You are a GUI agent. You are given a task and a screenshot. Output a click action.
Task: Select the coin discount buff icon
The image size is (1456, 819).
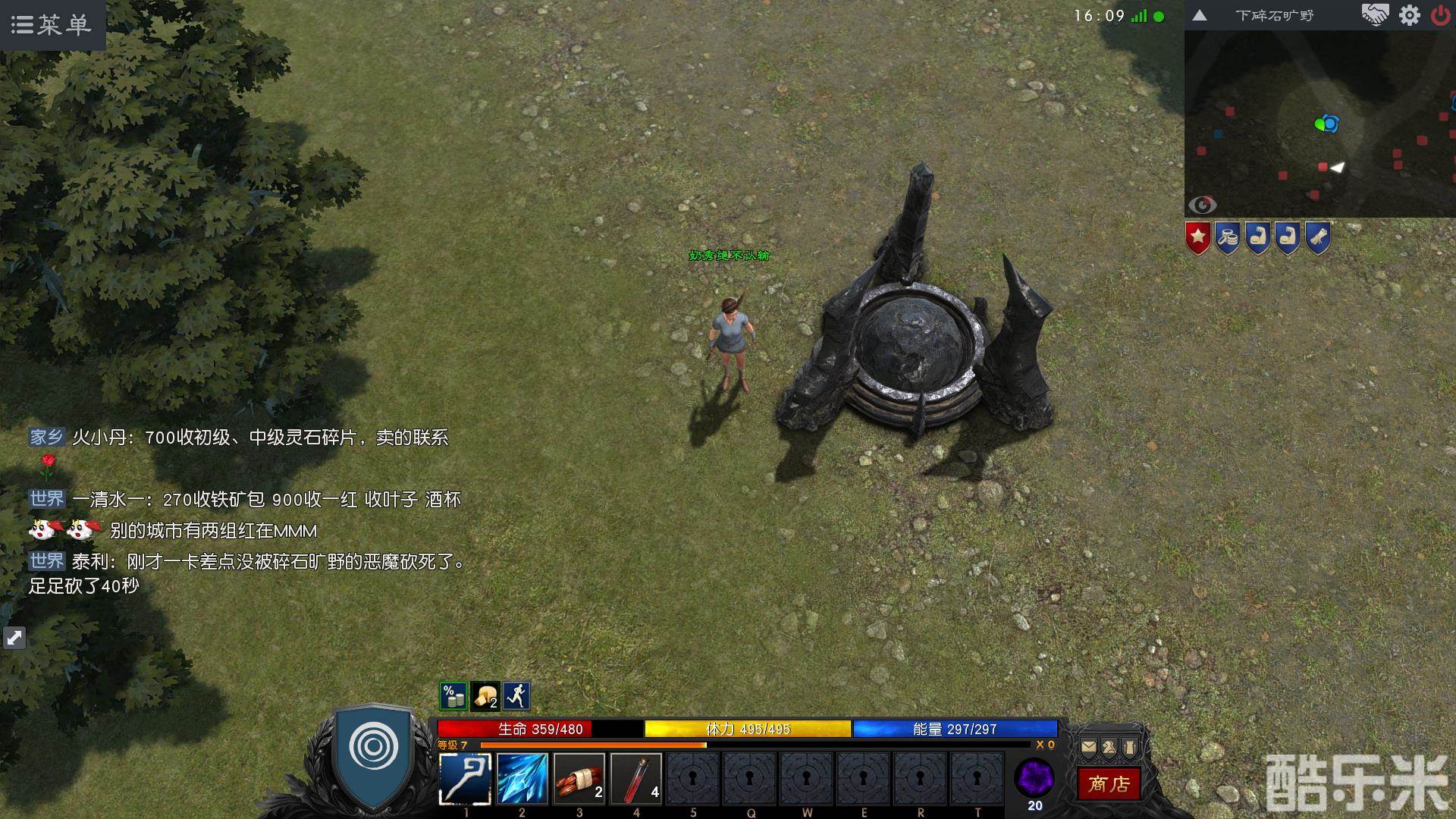453,695
